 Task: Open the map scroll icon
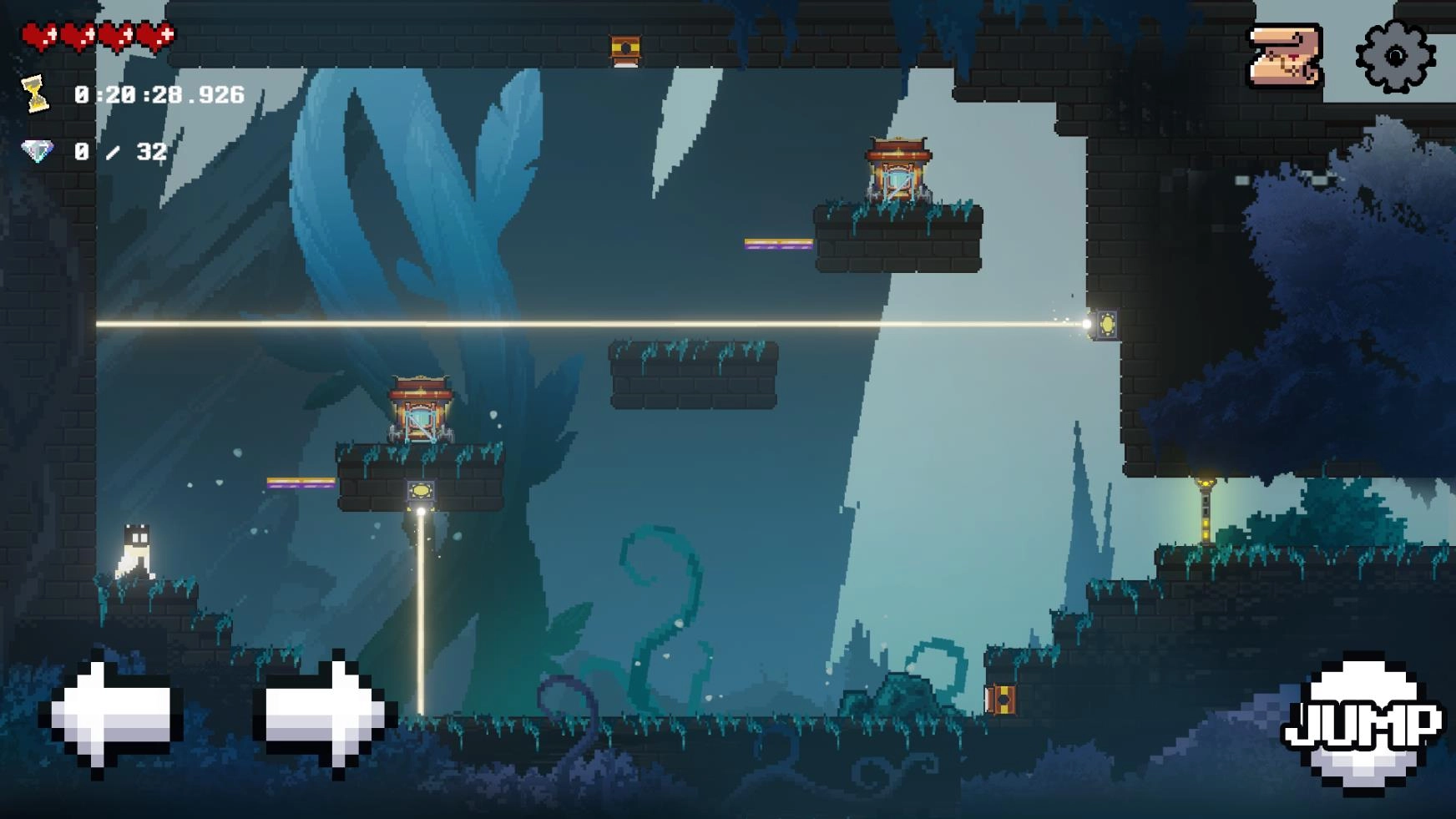(1285, 57)
